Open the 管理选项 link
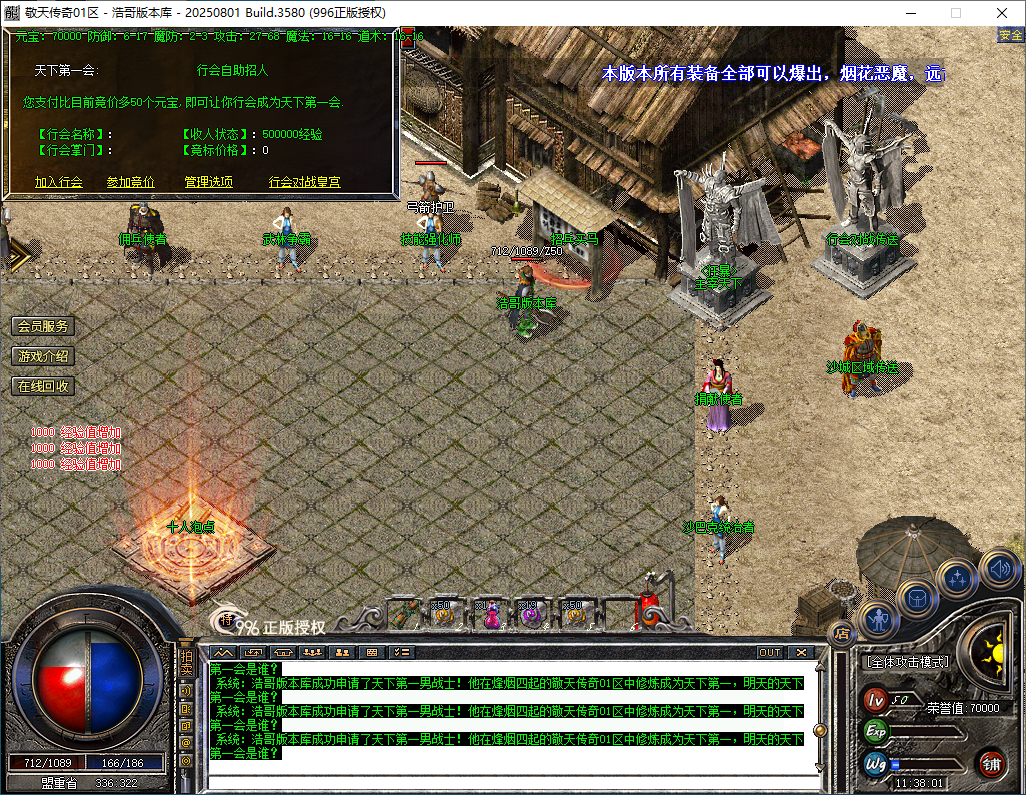This screenshot has width=1026, height=795. coord(208,182)
